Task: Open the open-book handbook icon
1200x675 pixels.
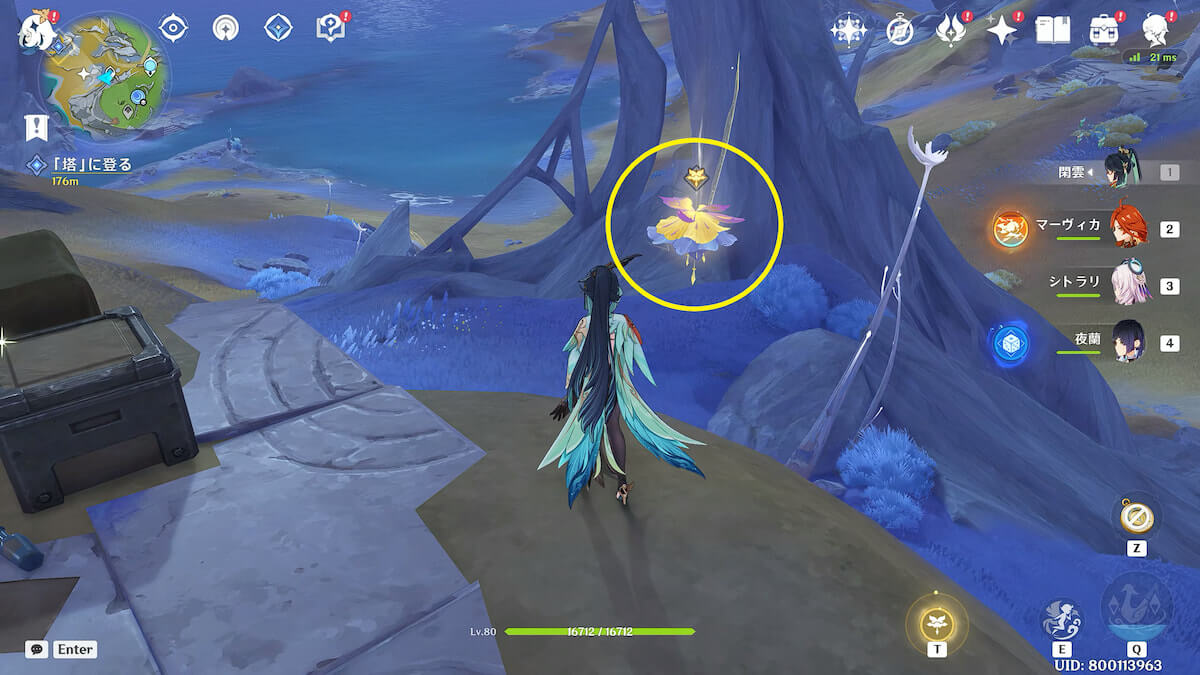Action: [1052, 31]
